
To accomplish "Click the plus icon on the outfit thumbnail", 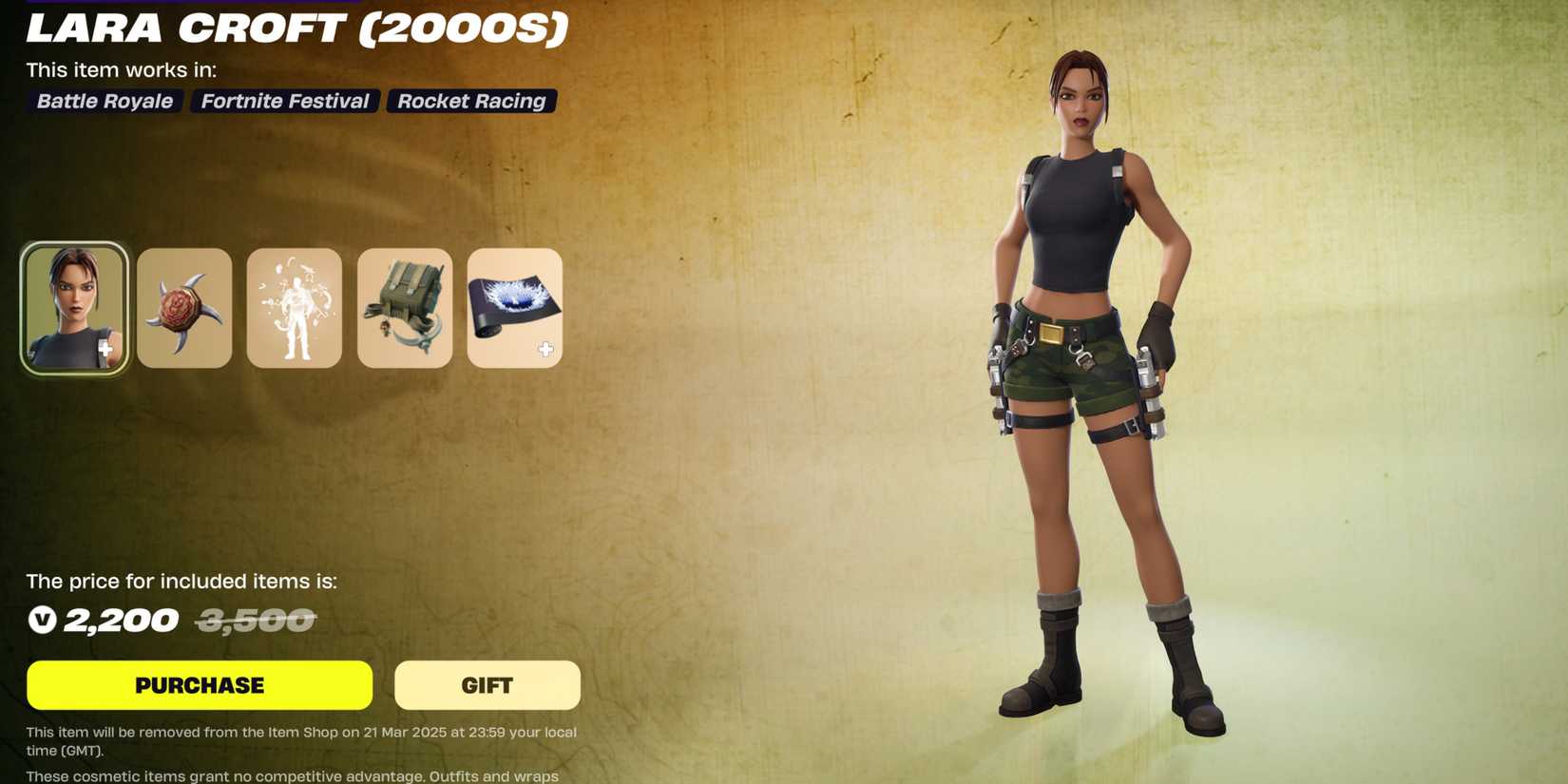I will tap(105, 352).
